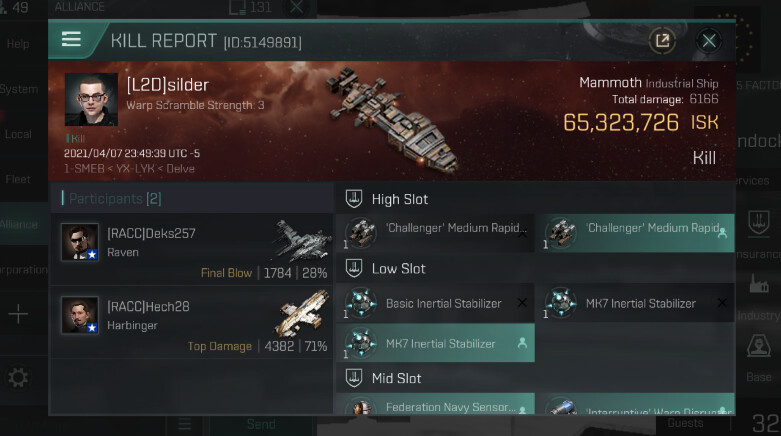Add a new channel with plus button
The height and width of the screenshot is (436, 781).
pyautogui.click(x=18, y=315)
